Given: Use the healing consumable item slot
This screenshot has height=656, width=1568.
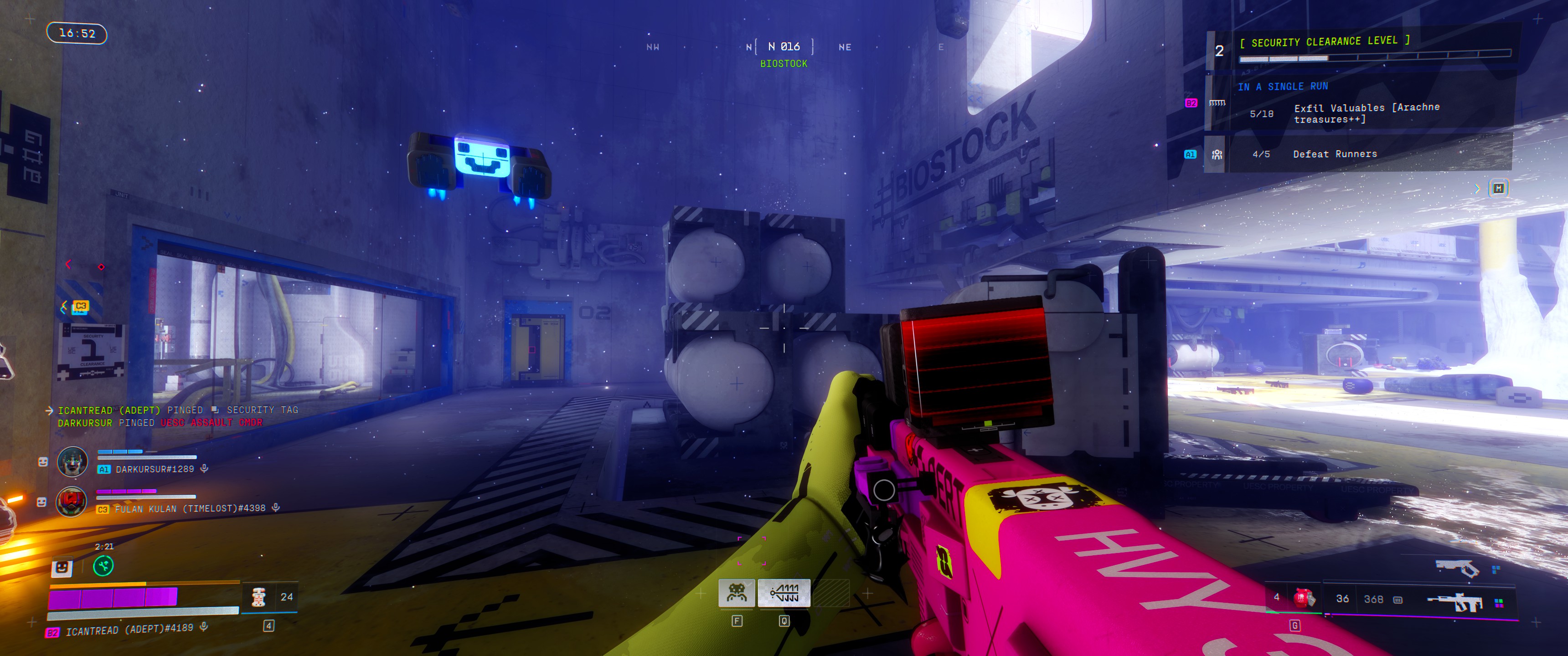Looking at the screenshot, I should [x=259, y=597].
